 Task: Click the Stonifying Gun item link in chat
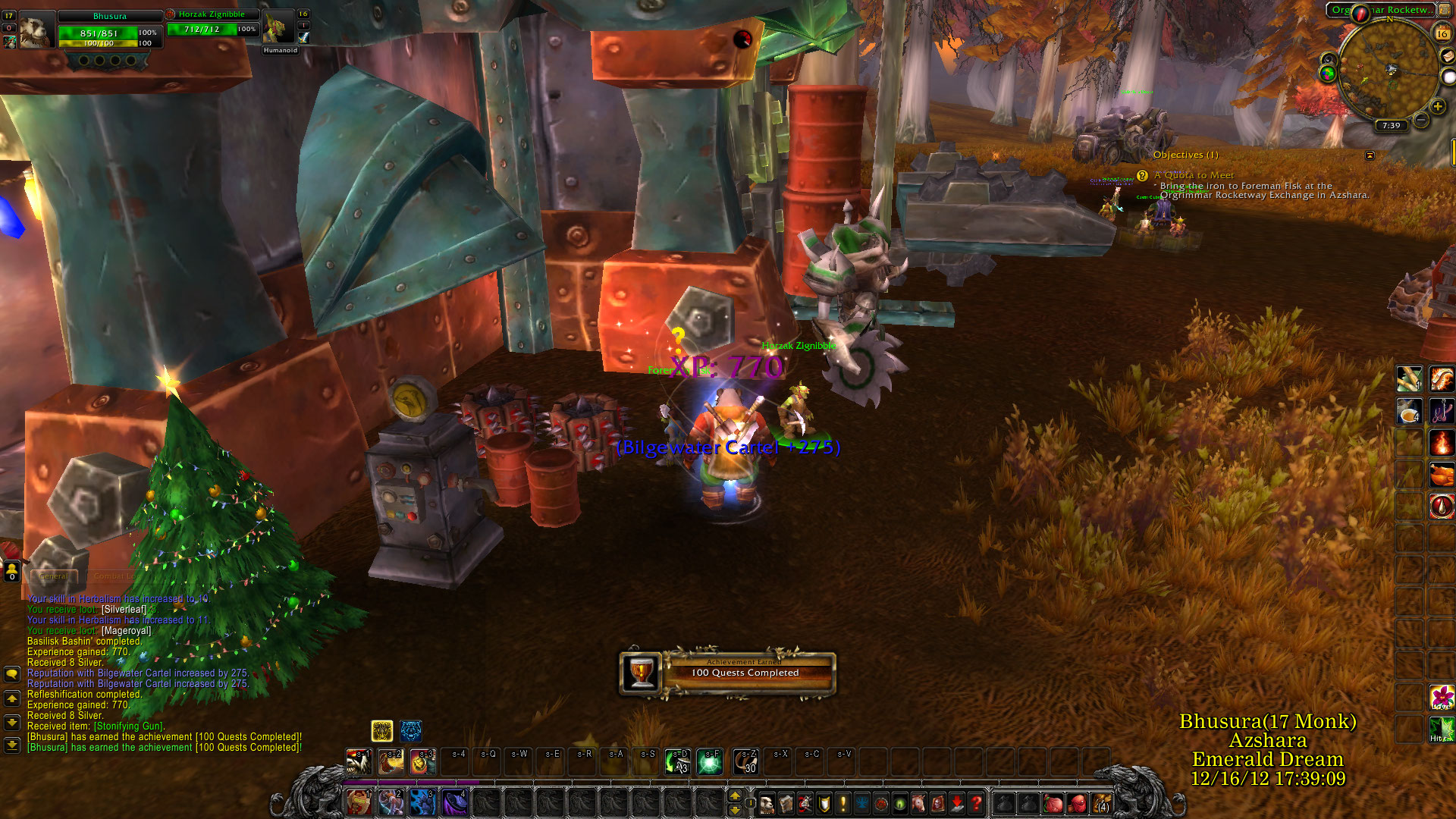tap(128, 726)
